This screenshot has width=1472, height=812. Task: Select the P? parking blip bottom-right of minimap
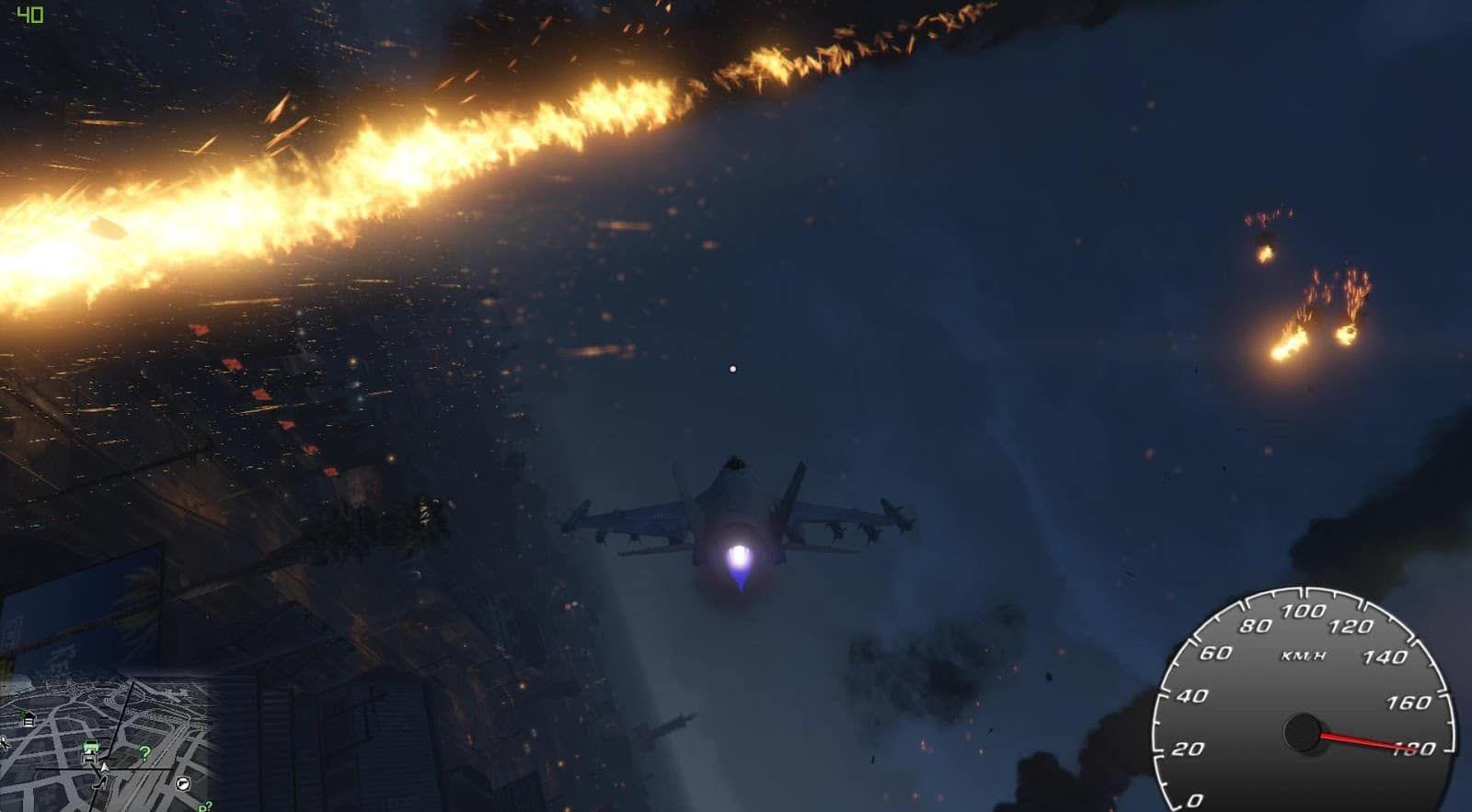(206, 806)
